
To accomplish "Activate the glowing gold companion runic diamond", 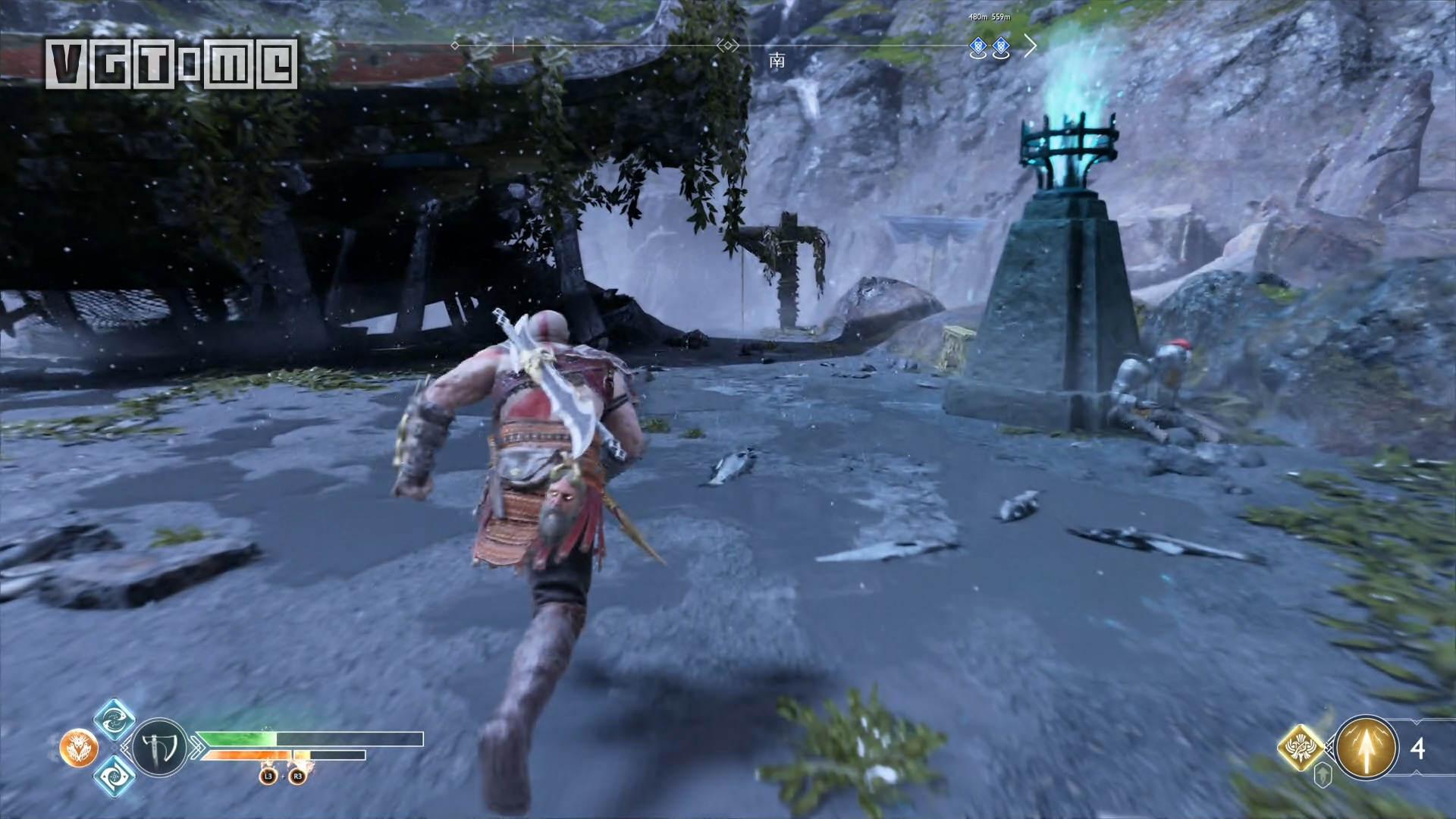I will [1301, 748].
